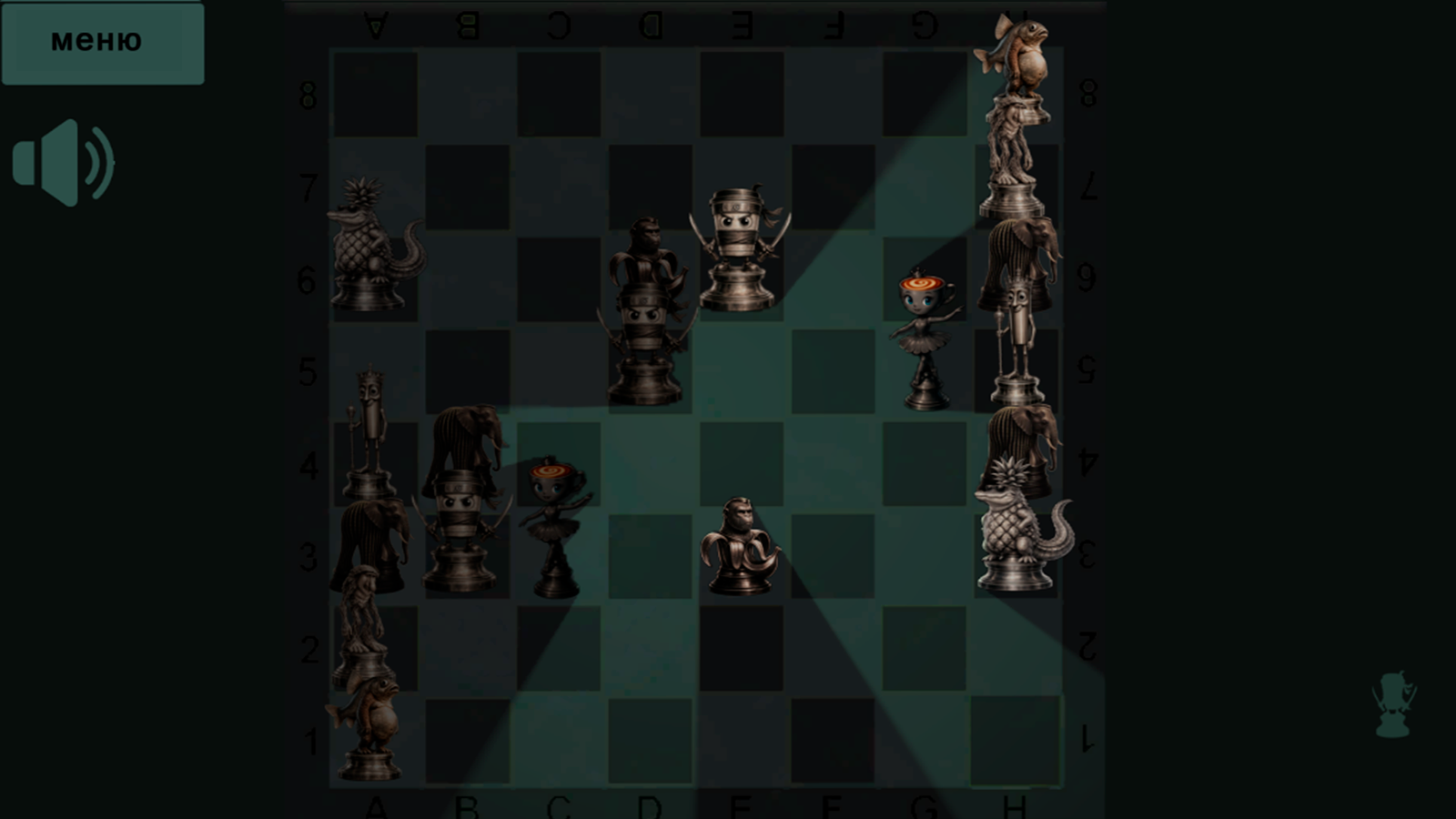
Task: Select the elephant piece on h4
Action: click(1019, 437)
